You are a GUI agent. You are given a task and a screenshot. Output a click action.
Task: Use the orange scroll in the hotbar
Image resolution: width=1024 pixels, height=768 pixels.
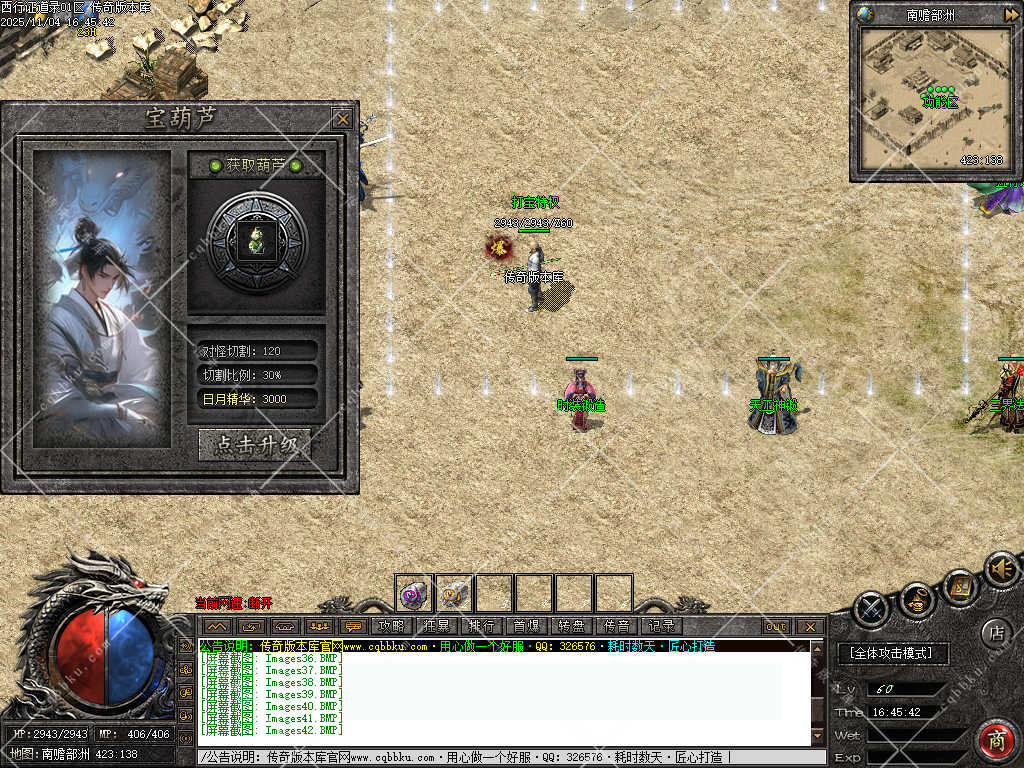pos(454,593)
